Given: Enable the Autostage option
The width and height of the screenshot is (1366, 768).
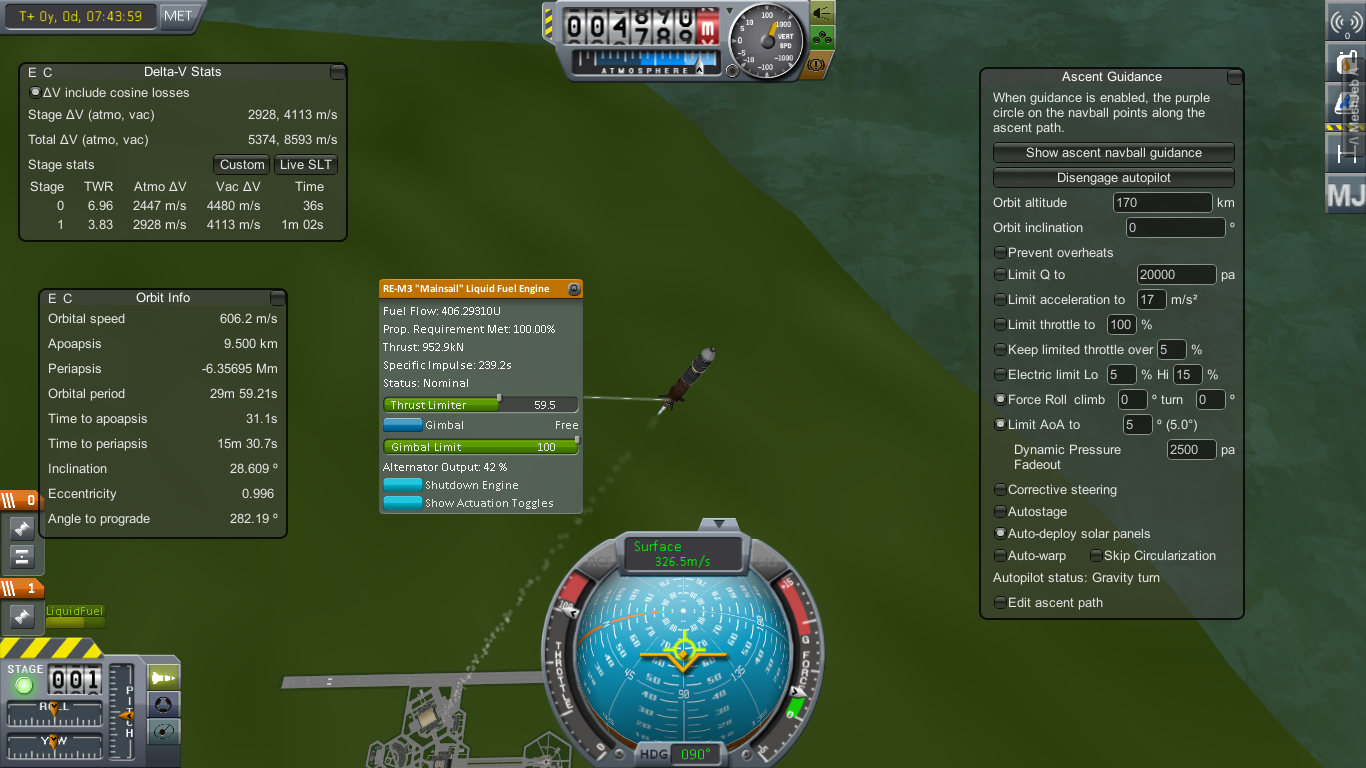Looking at the screenshot, I should coord(1000,512).
